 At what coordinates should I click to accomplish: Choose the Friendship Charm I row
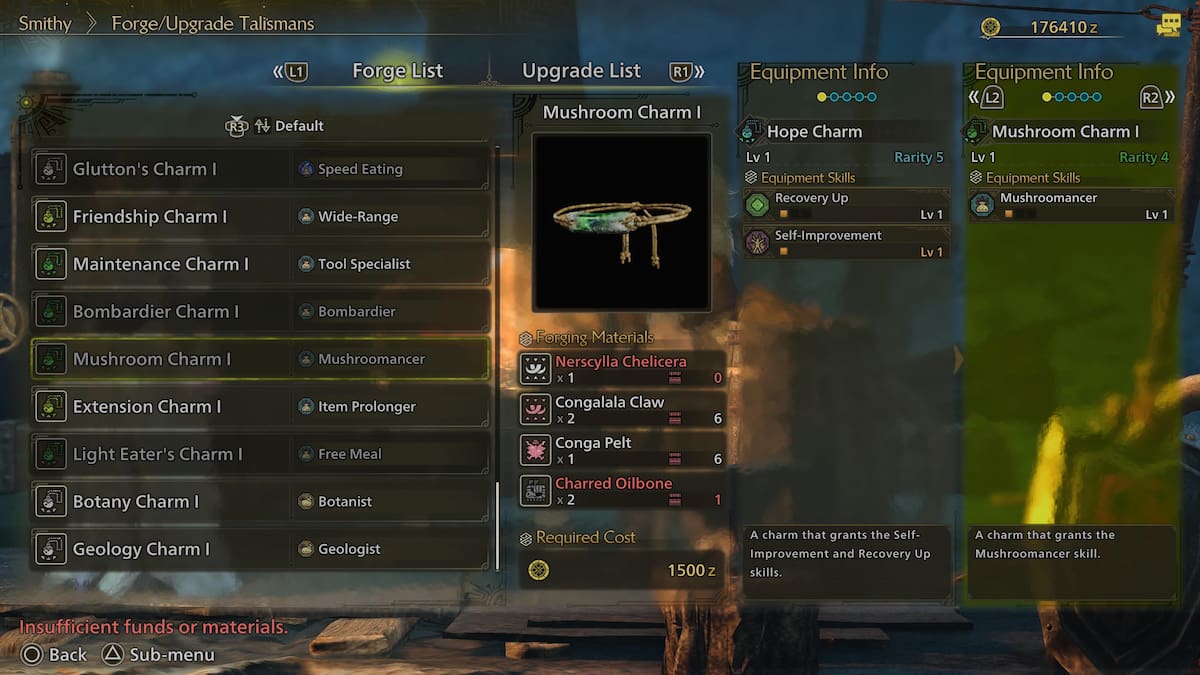(x=260, y=217)
